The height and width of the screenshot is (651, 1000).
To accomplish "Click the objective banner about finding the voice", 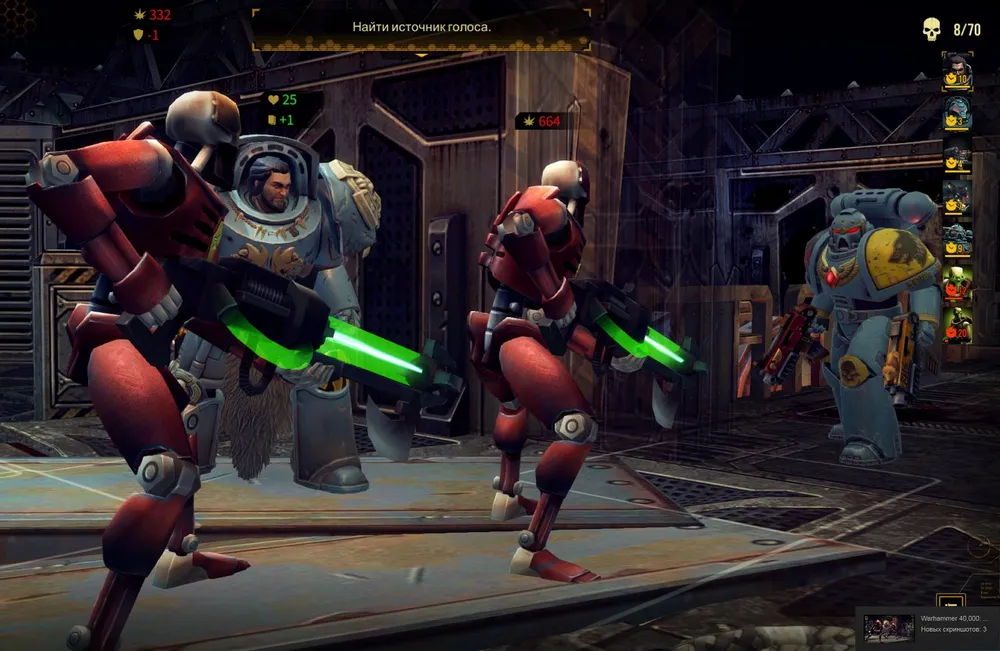I will tap(421, 27).
